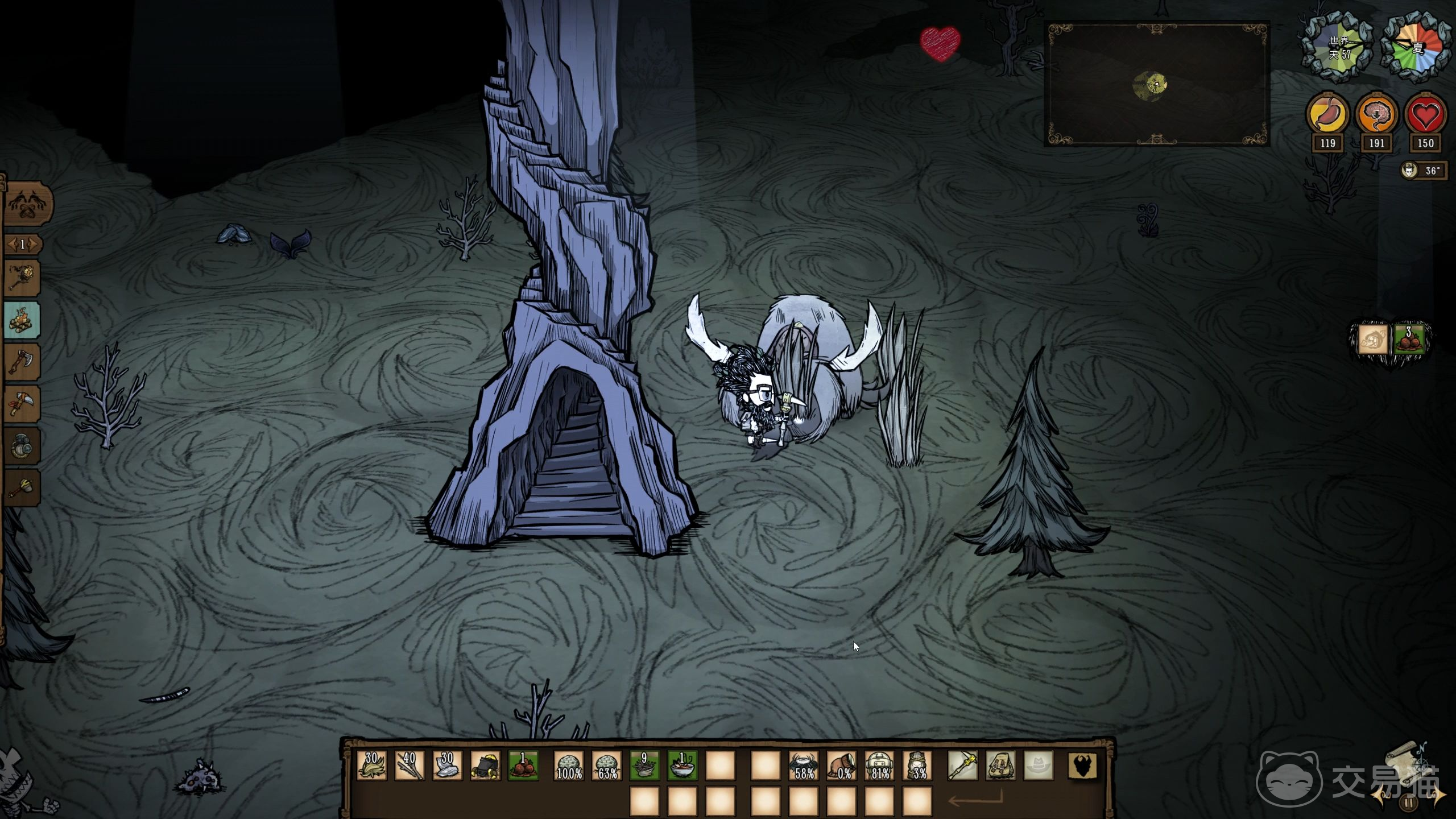Pick the axe crafting recipe
The width and height of the screenshot is (1456, 819).
(22, 362)
